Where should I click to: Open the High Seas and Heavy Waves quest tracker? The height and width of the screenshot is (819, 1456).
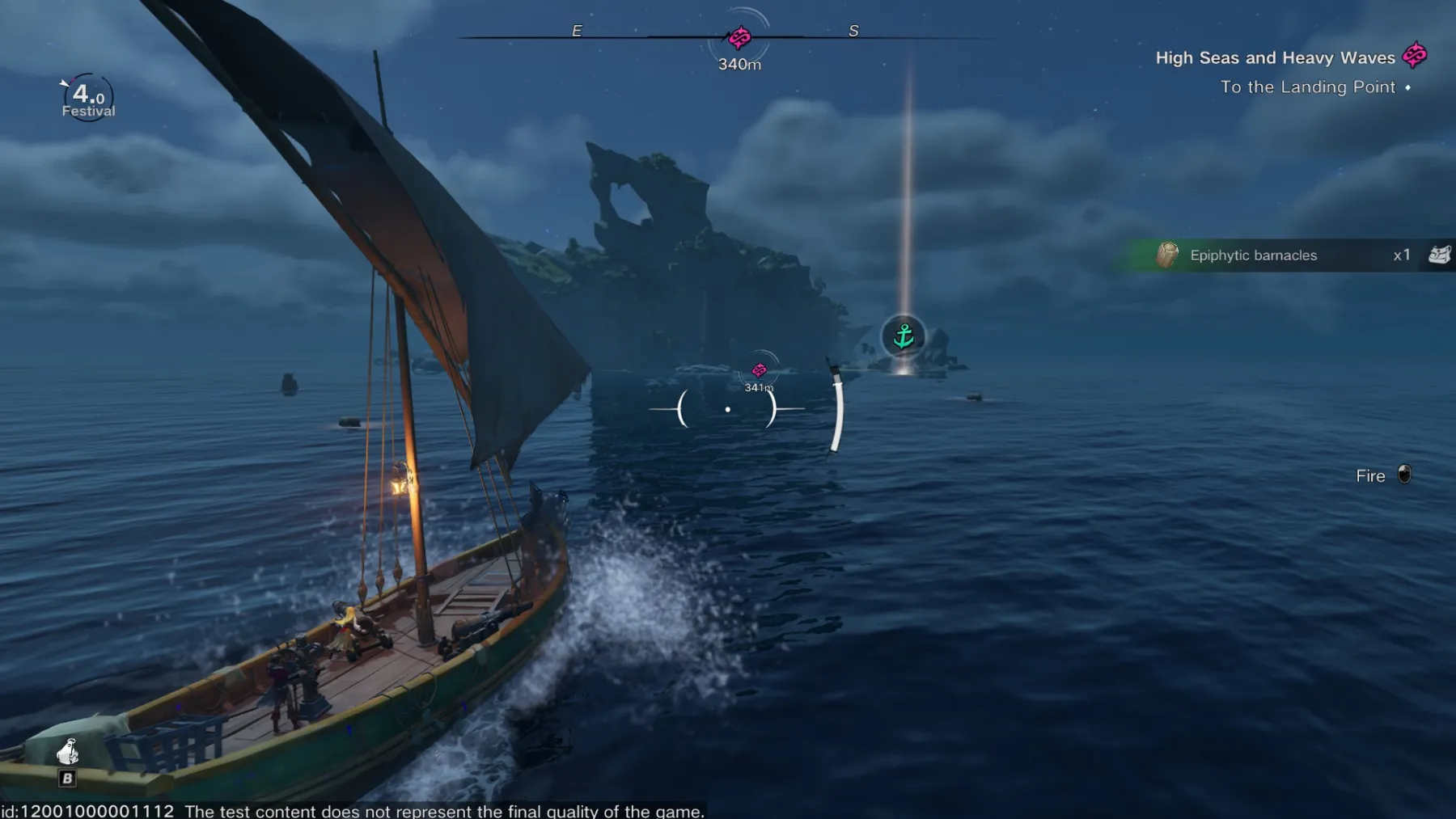pyautogui.click(x=1275, y=57)
